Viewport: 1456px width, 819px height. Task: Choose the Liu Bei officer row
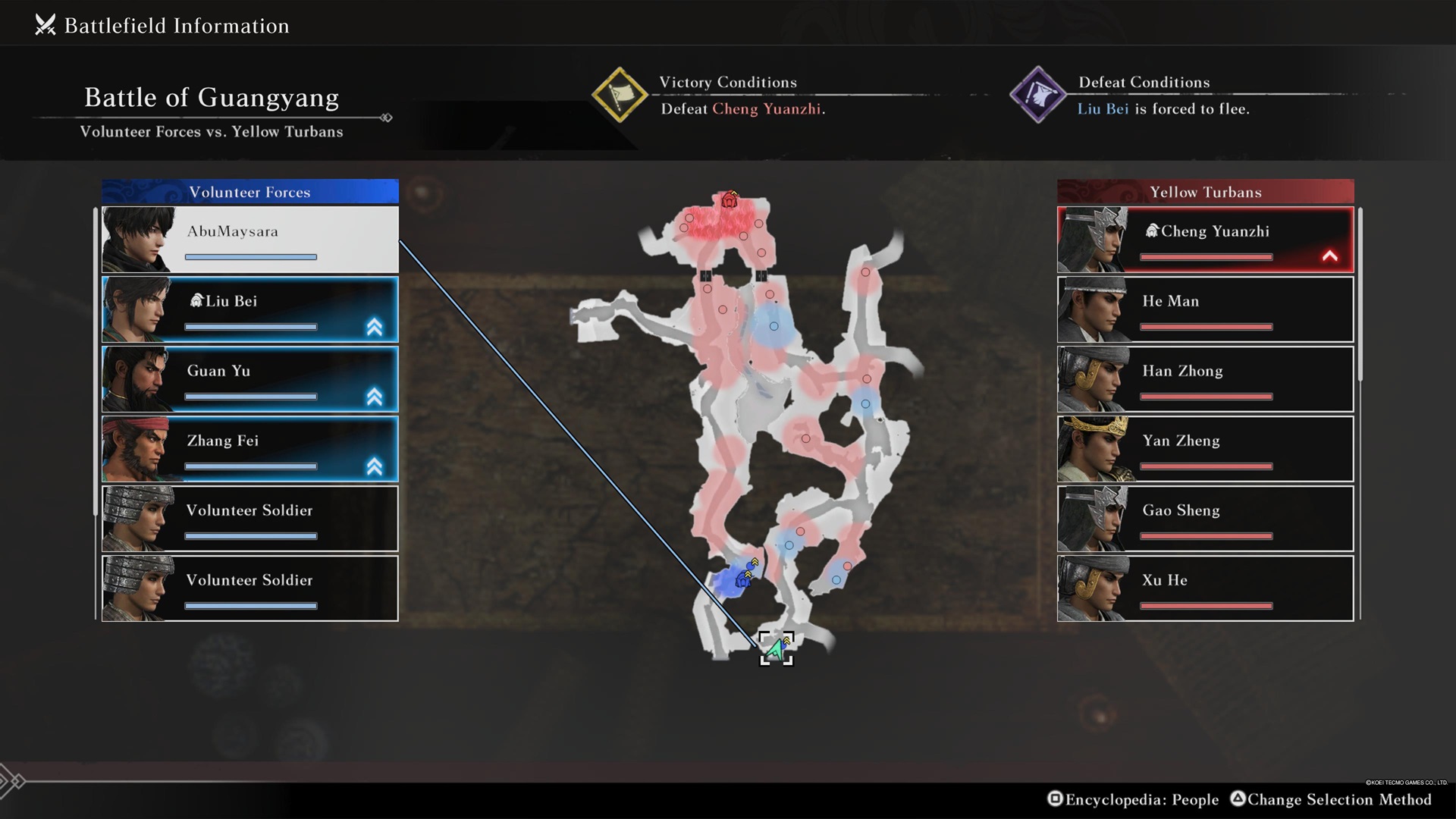tap(250, 309)
